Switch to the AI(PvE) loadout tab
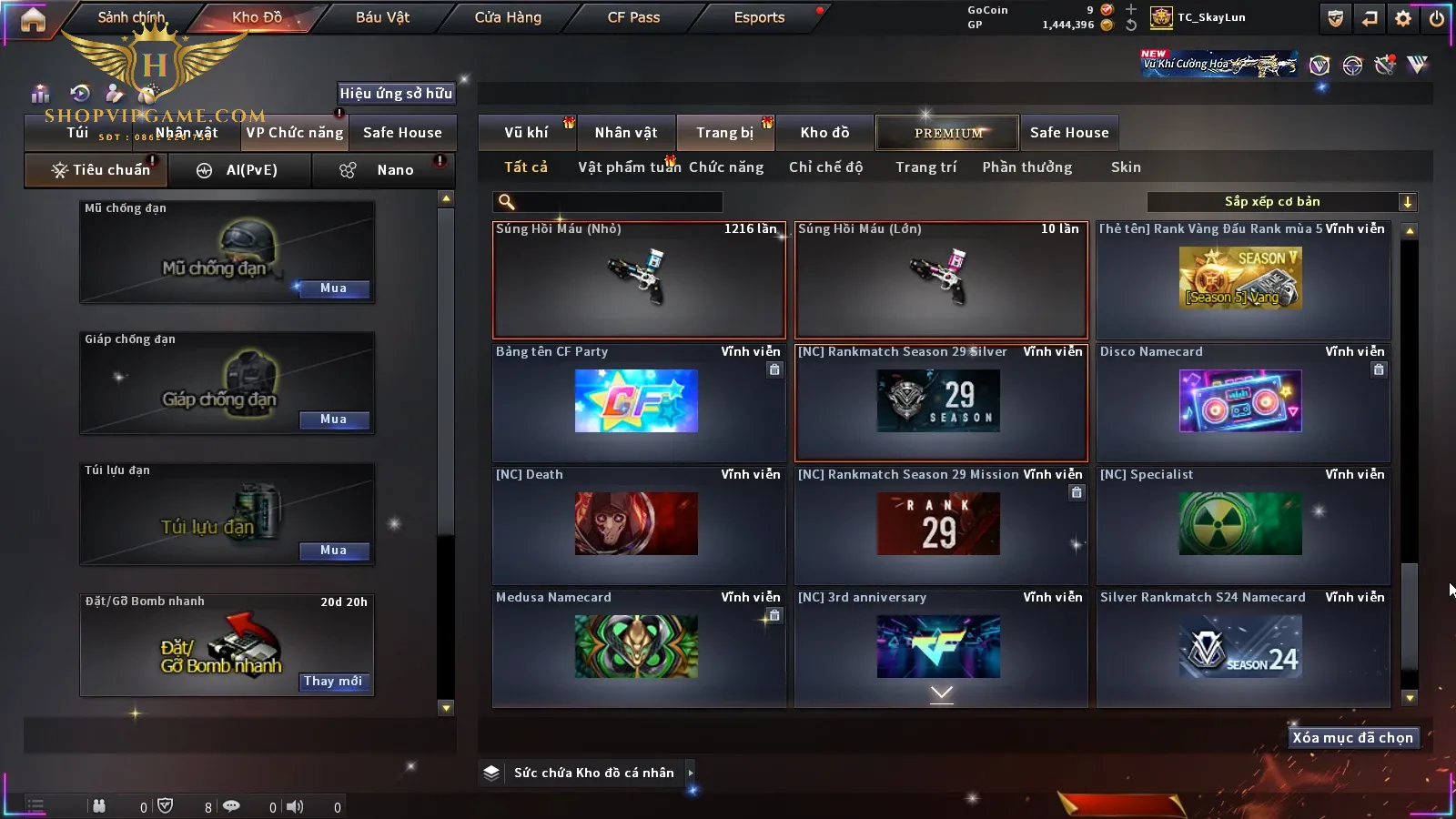 (240, 170)
